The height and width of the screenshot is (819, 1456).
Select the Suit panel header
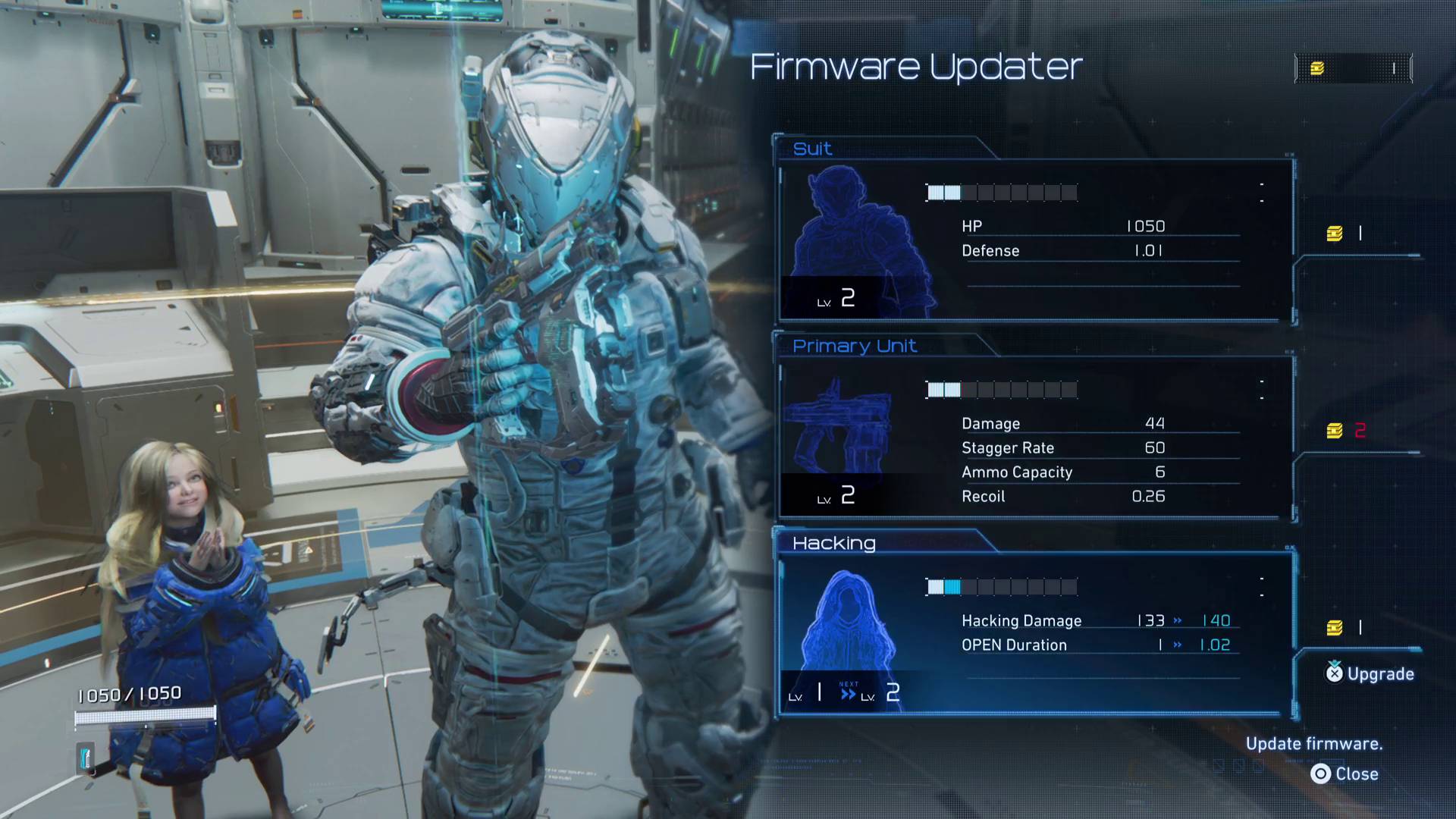[x=811, y=149]
